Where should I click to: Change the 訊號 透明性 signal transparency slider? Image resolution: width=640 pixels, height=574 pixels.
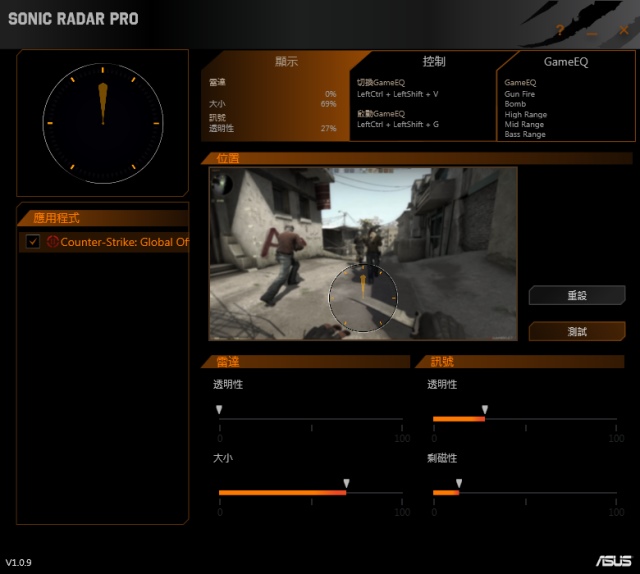(x=485, y=411)
